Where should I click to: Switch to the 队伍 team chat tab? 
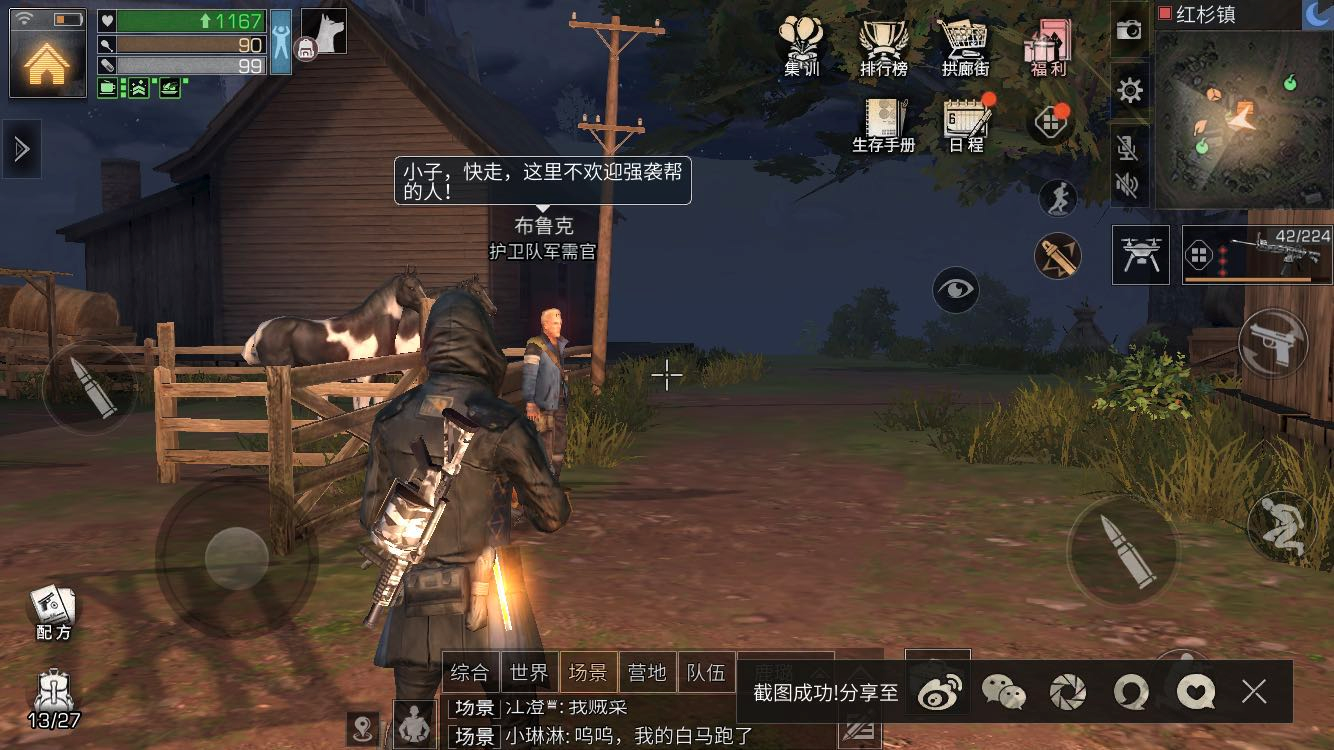707,672
